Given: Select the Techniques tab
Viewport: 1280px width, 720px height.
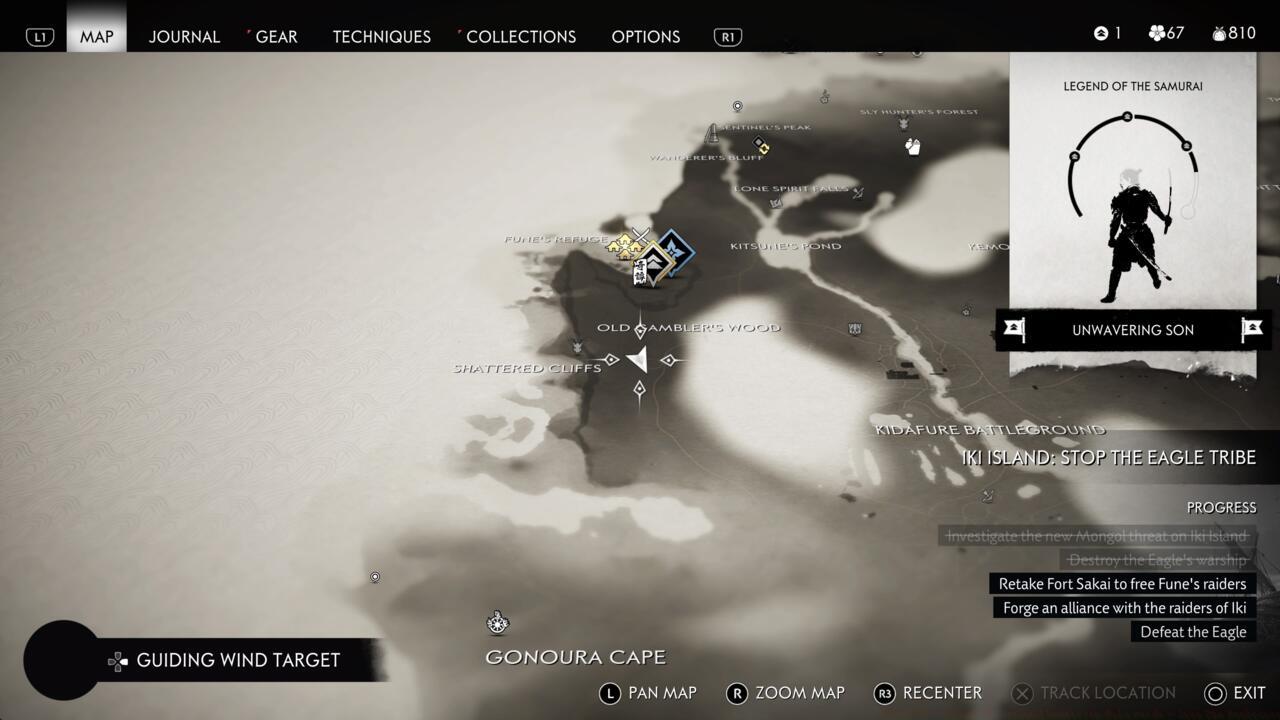Looking at the screenshot, I should click(x=381, y=36).
